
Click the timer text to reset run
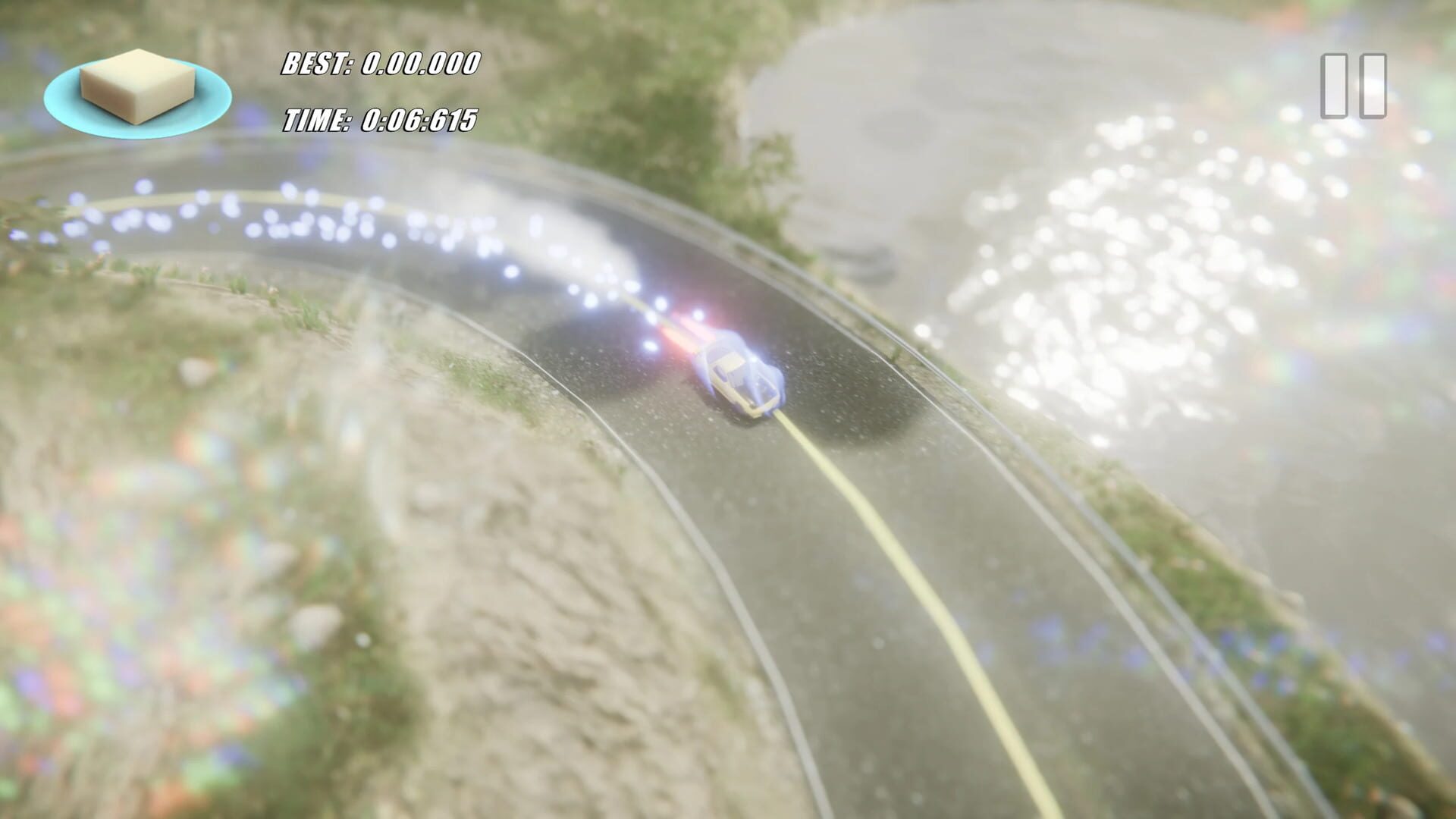point(379,119)
